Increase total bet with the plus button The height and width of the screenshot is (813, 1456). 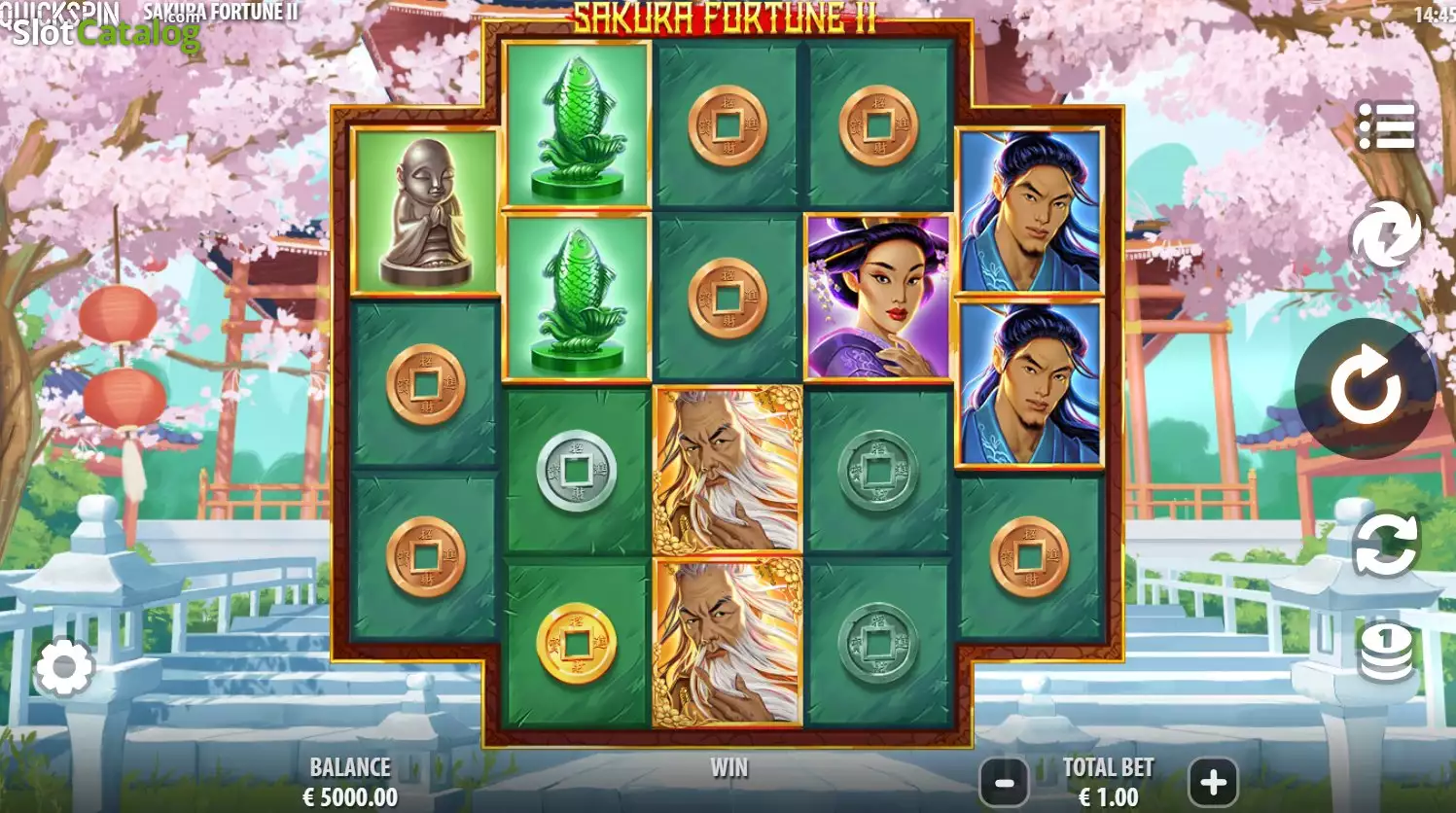(x=1212, y=782)
